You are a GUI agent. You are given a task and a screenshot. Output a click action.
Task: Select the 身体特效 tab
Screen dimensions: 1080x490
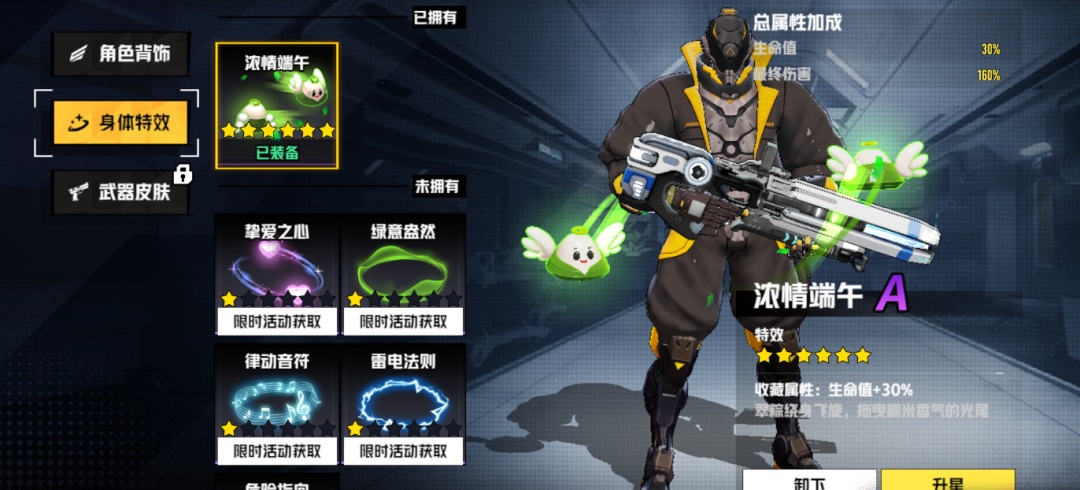click(120, 122)
